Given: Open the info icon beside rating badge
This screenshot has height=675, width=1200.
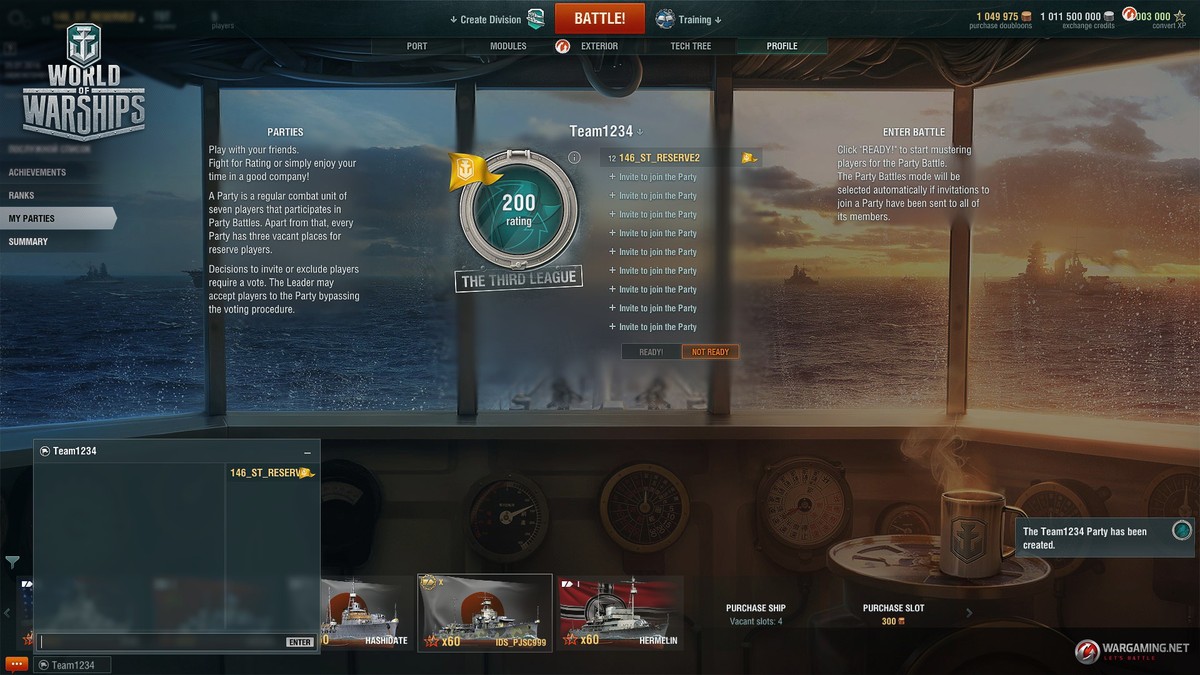Looking at the screenshot, I should click(574, 158).
